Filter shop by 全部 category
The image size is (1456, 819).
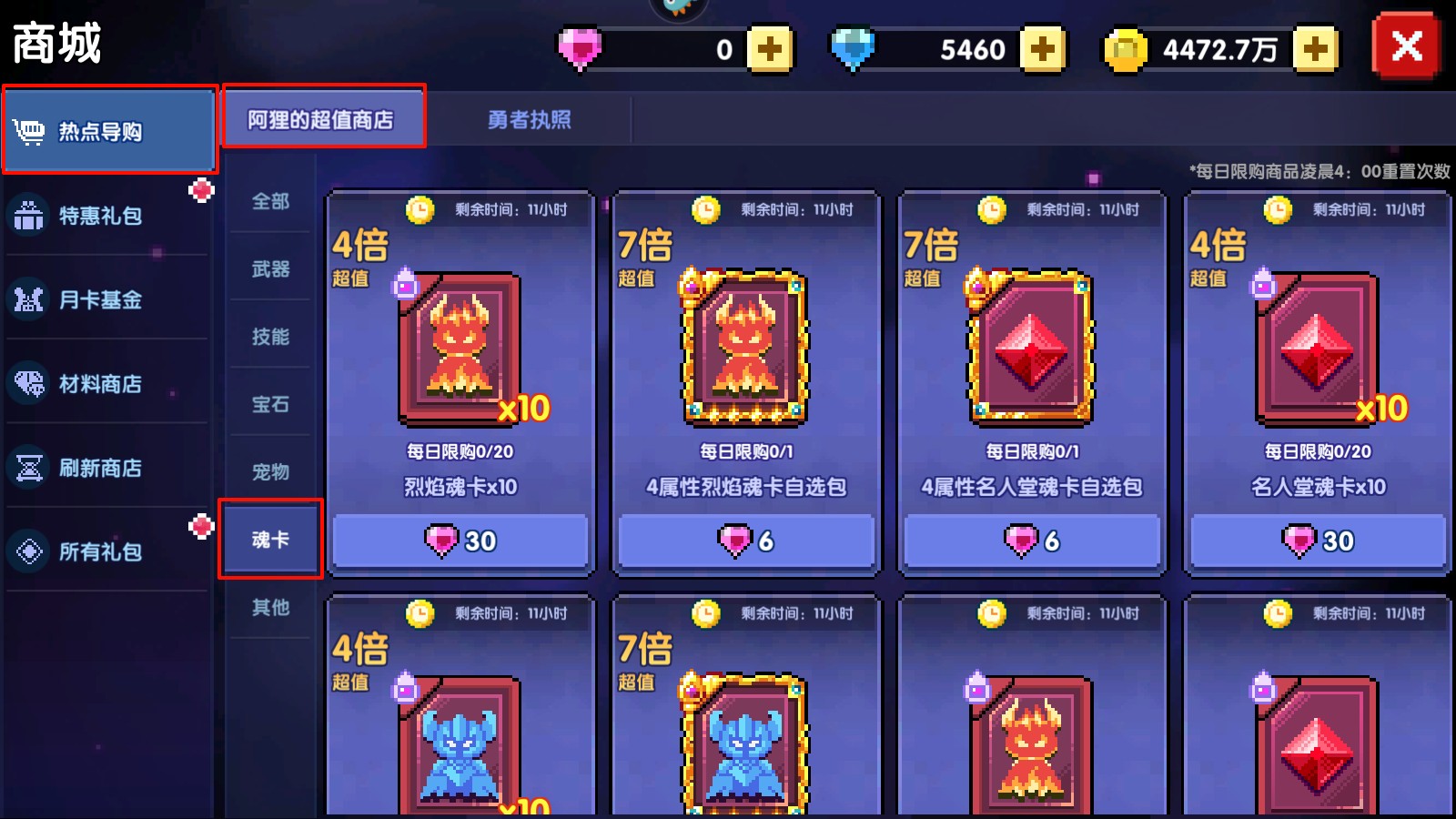coord(270,201)
